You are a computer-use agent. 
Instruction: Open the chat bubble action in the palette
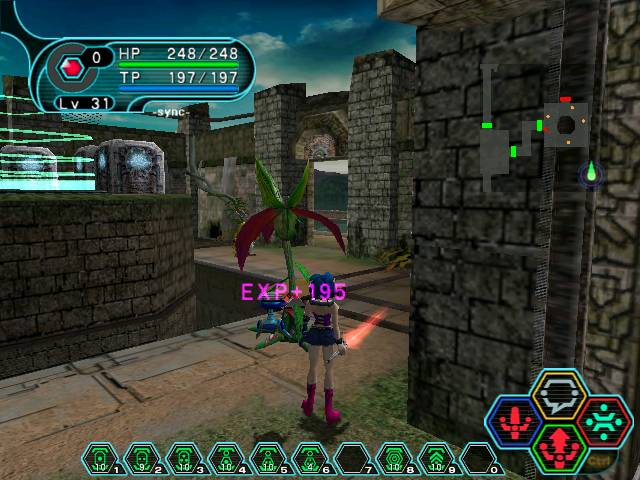point(559,395)
